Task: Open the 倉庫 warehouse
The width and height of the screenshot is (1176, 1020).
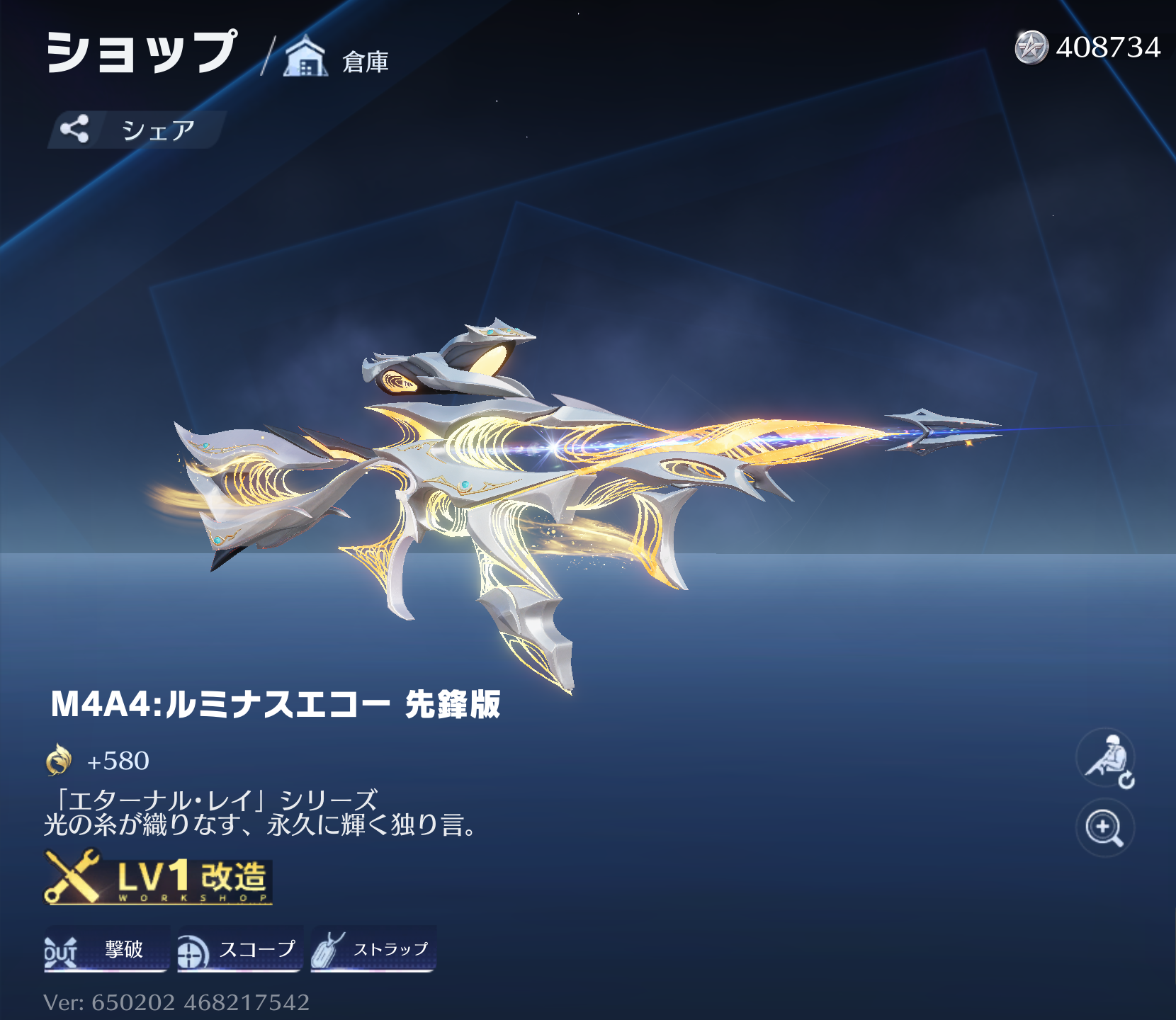Action: [x=337, y=58]
